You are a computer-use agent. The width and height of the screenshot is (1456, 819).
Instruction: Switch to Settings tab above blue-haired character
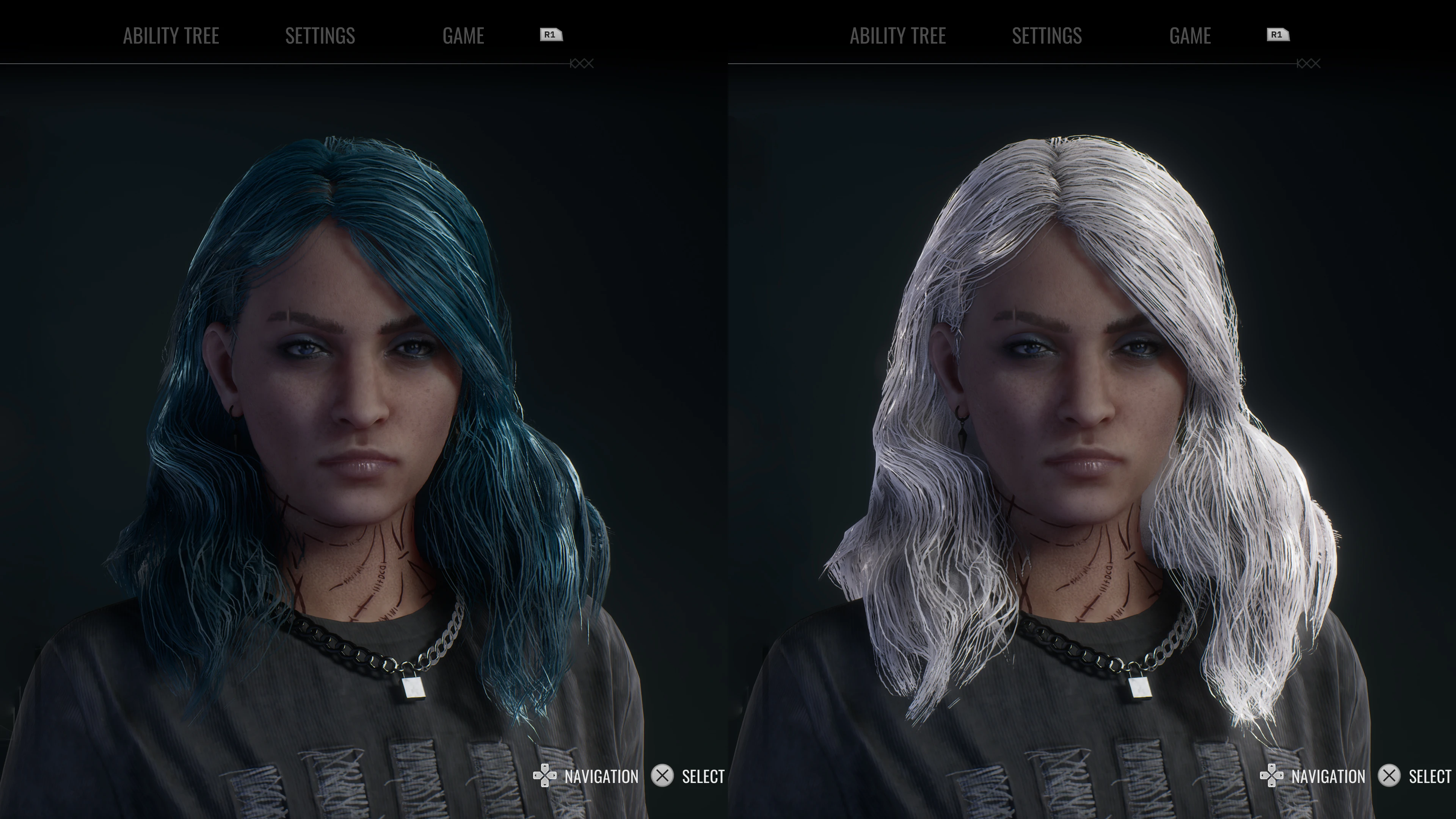tap(320, 36)
